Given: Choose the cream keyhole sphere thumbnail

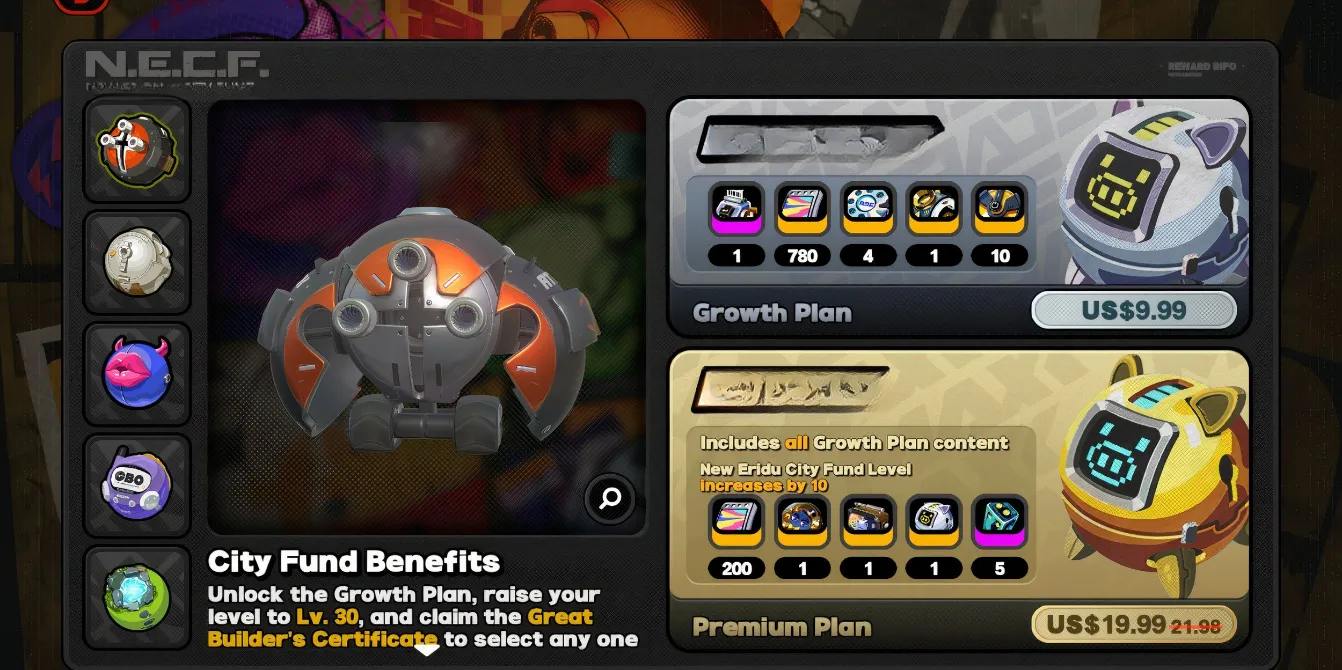Looking at the screenshot, I should tap(137, 262).
